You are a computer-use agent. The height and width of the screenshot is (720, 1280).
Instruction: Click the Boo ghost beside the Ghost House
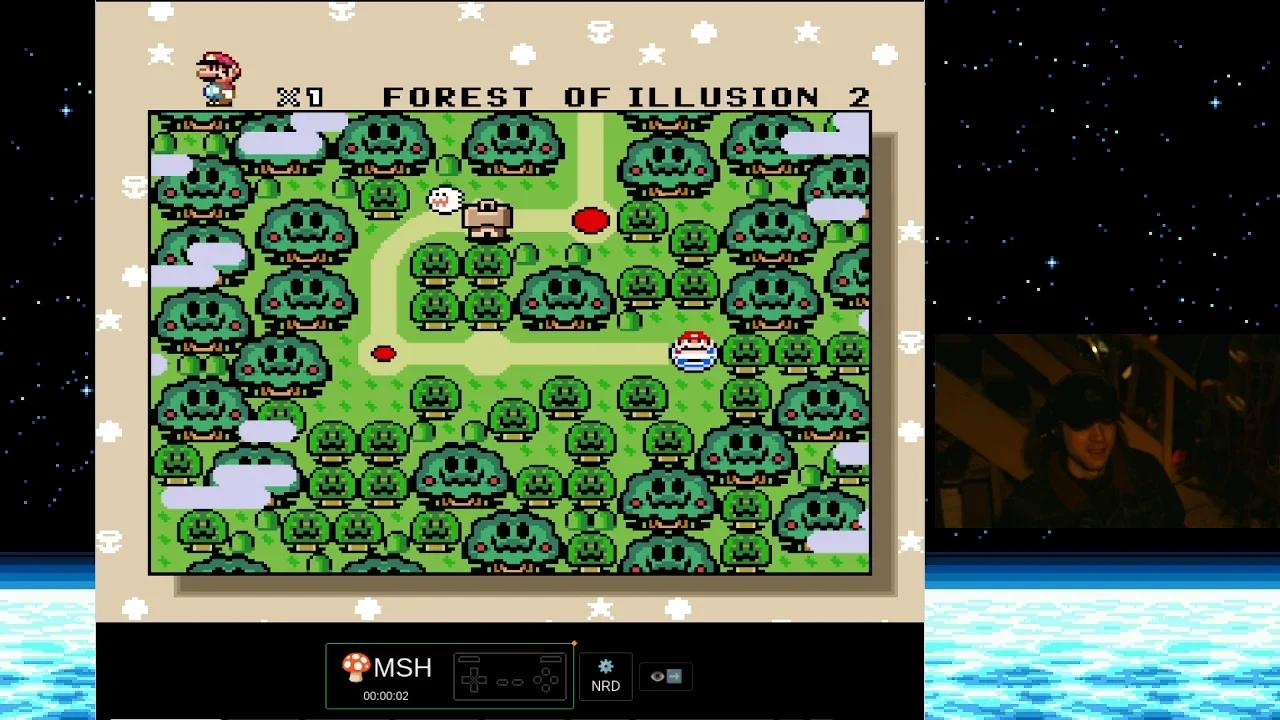coord(442,198)
